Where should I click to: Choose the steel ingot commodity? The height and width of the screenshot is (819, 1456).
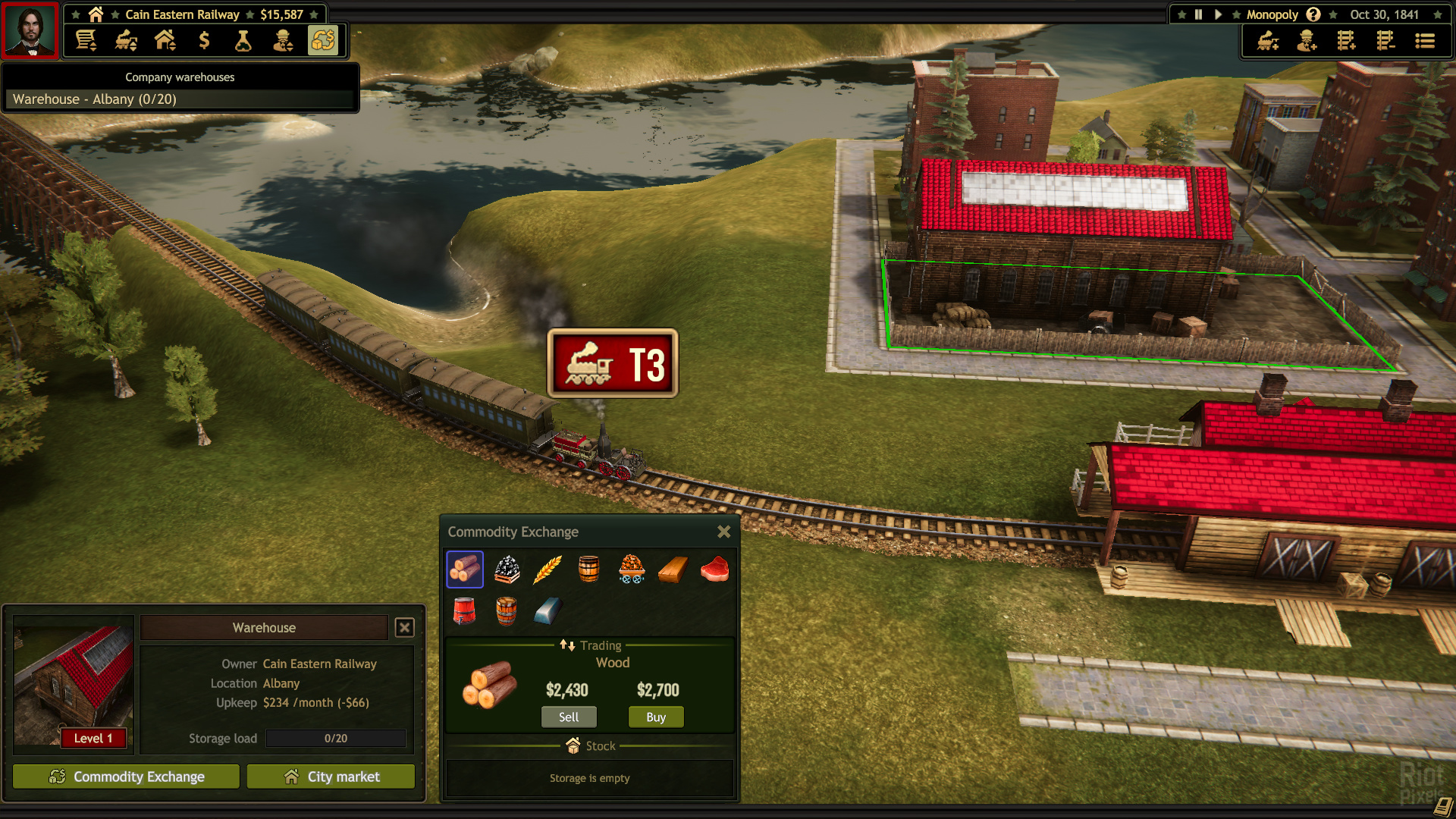click(548, 610)
